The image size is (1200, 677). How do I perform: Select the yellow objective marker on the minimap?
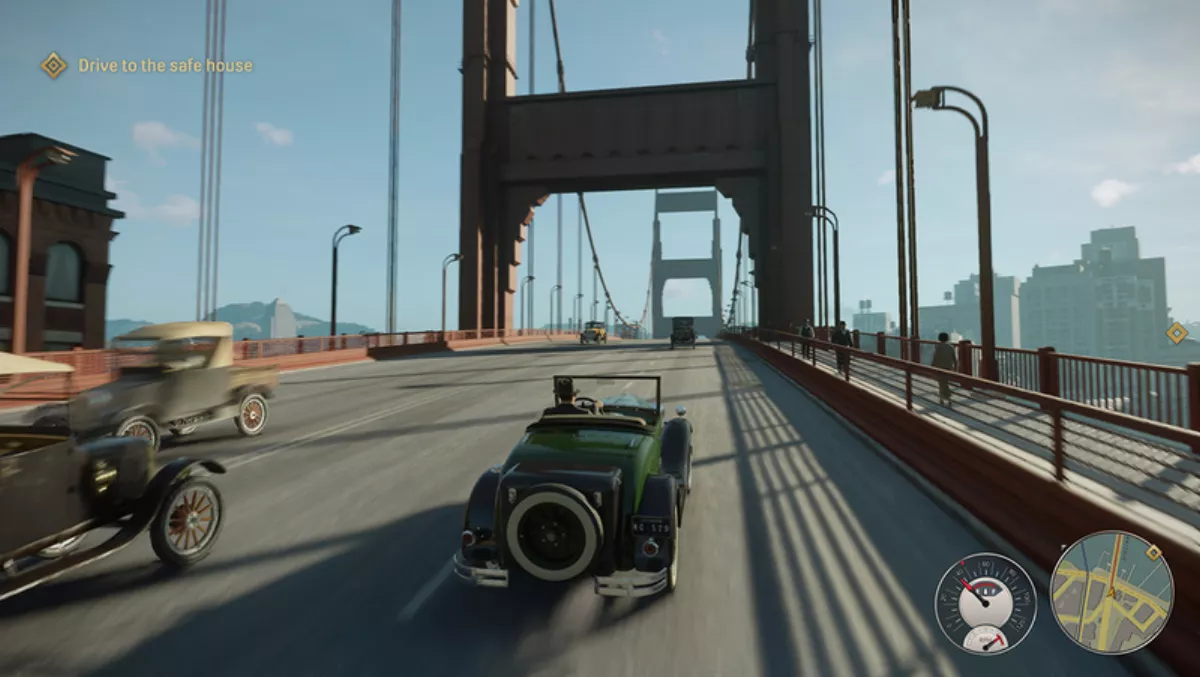(1153, 552)
